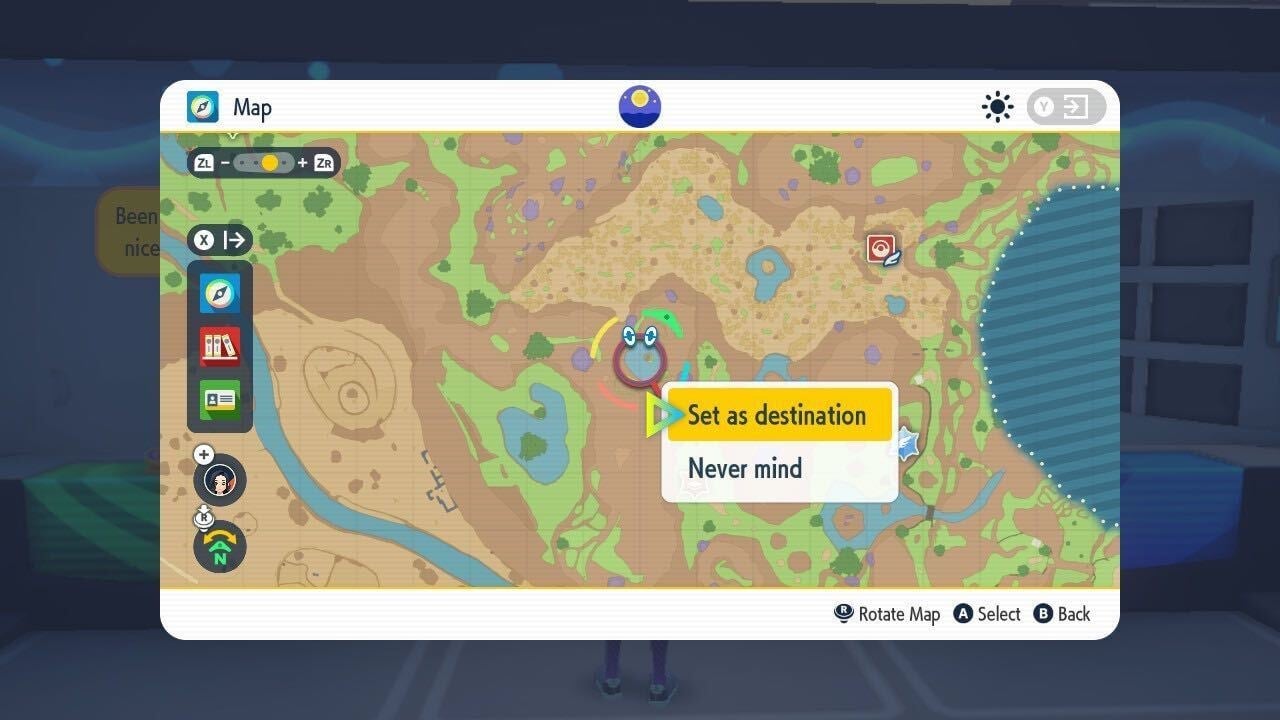Click the Map compass icon in sidebar

[219, 293]
